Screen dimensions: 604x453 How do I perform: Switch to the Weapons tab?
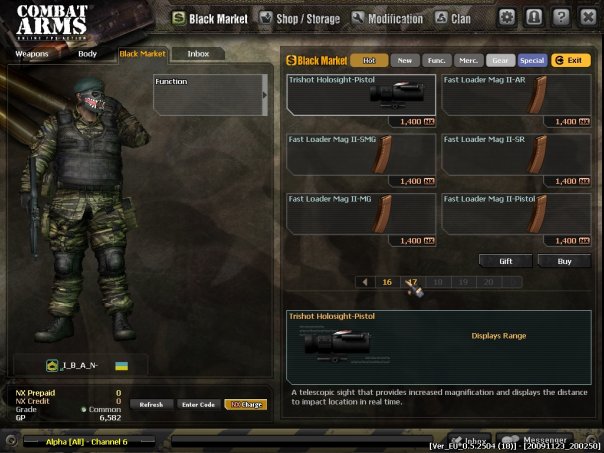pyautogui.click(x=32, y=53)
